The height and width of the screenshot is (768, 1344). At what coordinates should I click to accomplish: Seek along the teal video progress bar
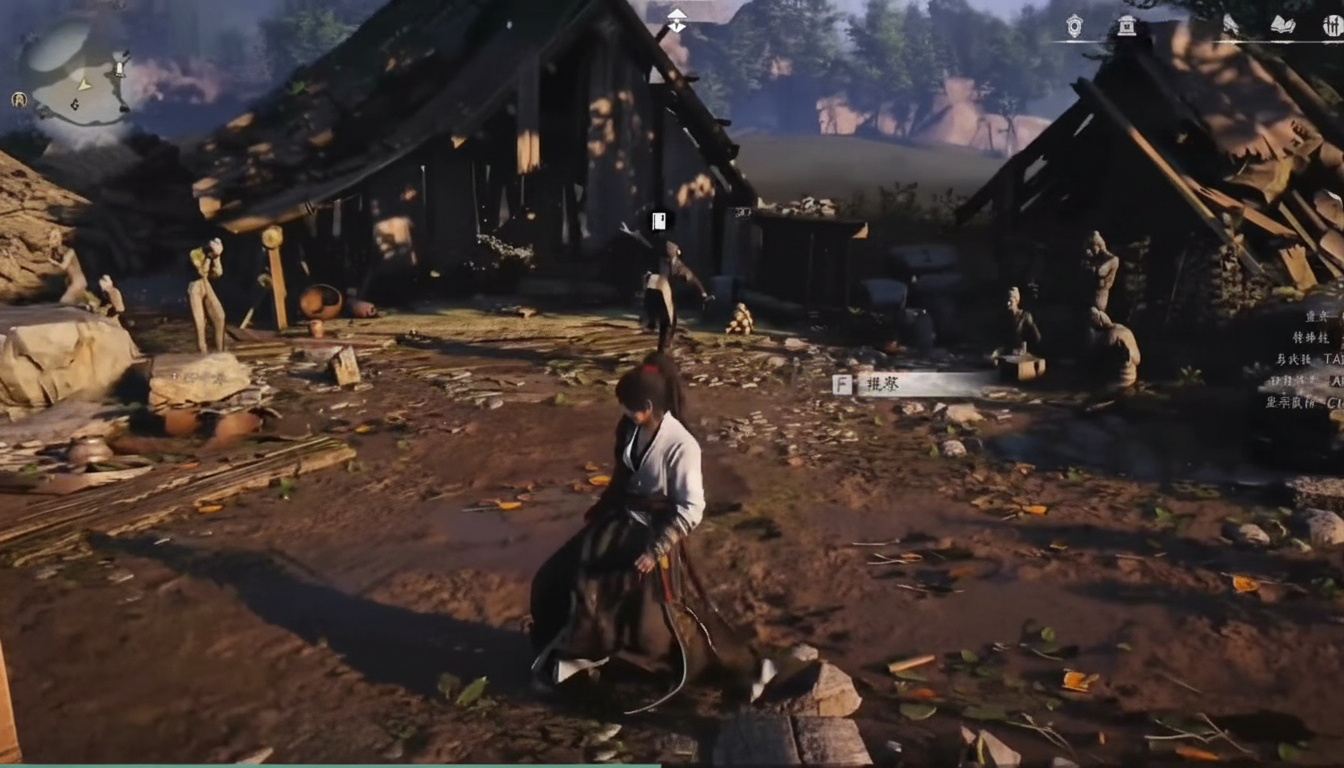(x=330, y=765)
